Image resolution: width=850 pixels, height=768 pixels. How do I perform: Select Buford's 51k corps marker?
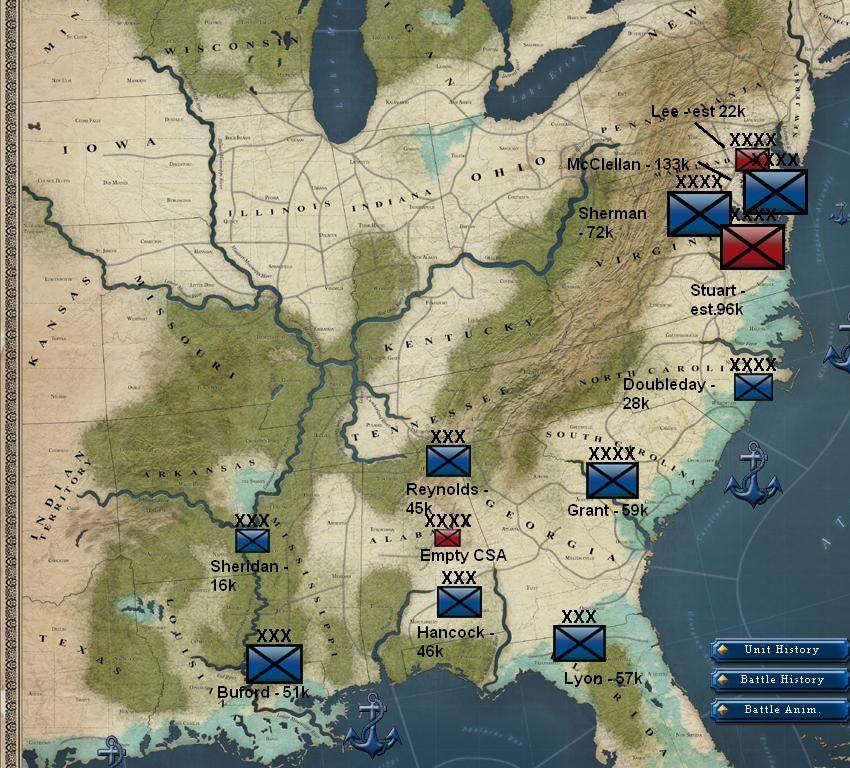[274, 663]
